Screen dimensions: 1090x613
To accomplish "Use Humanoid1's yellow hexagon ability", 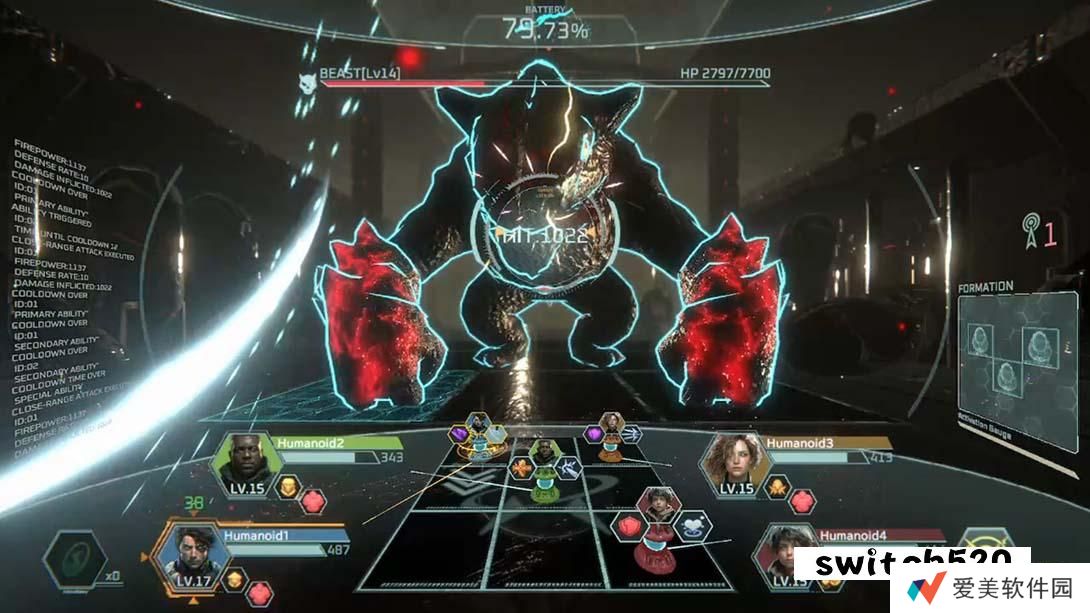I will point(235,581).
